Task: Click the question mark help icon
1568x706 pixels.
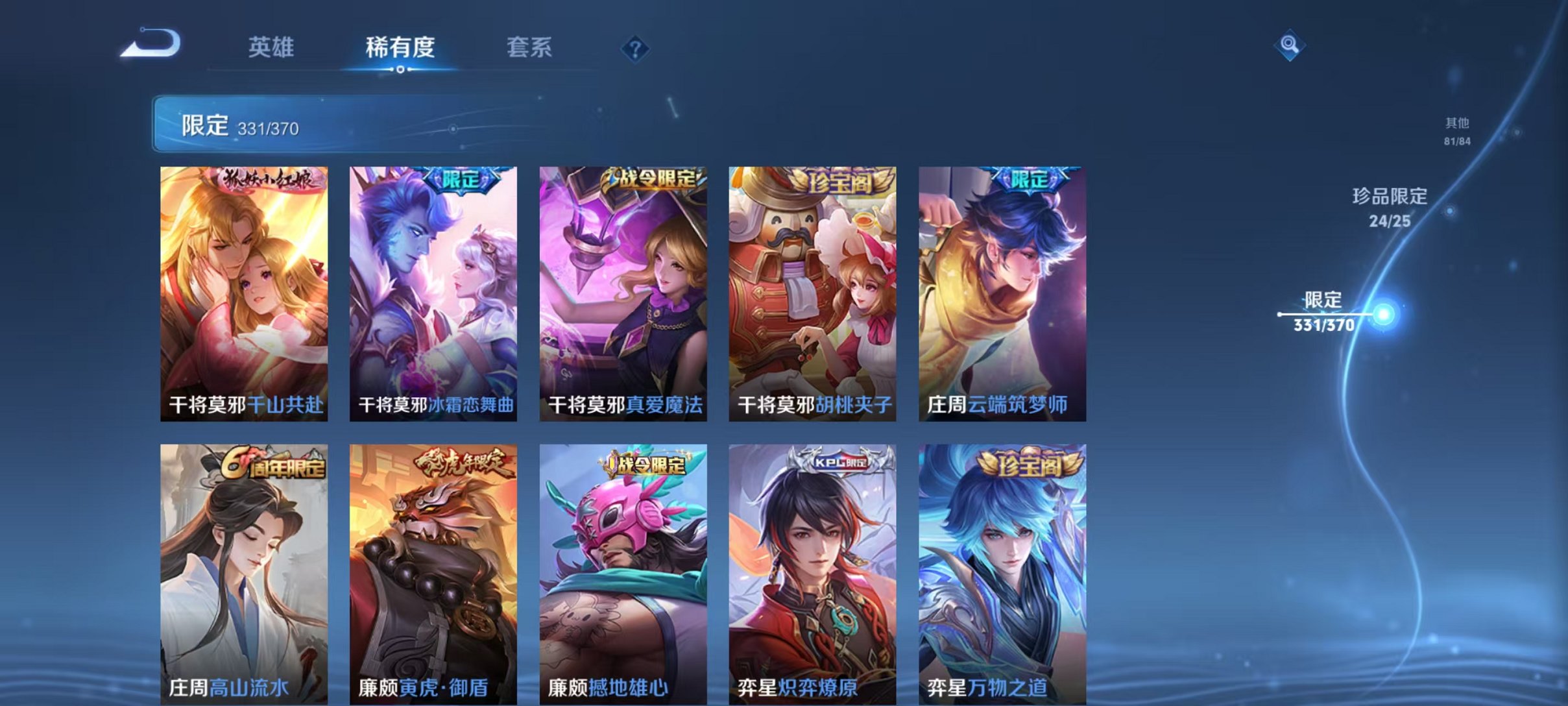Action: [637, 48]
